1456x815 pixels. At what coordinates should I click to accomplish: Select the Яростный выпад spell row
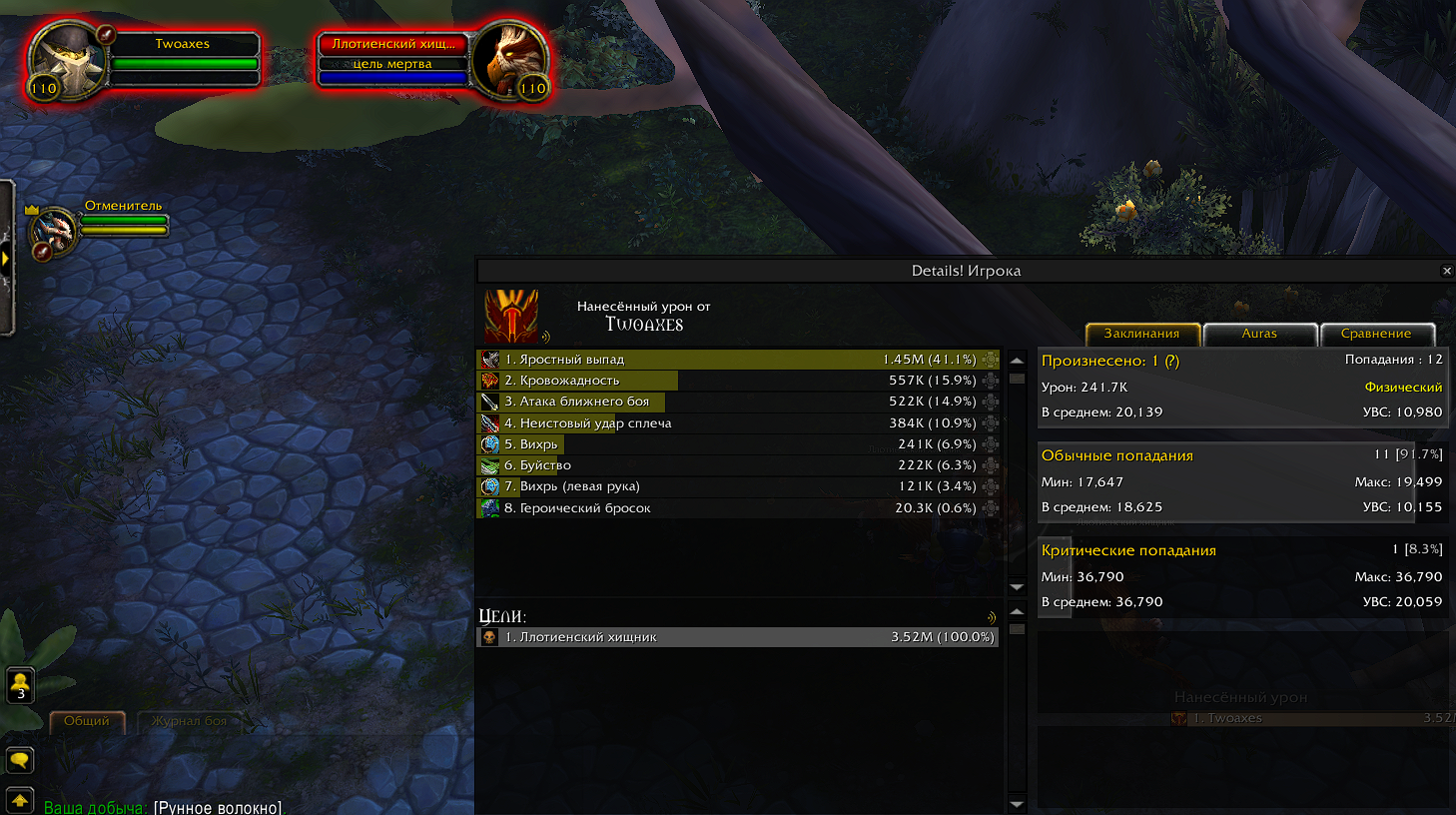tap(737, 360)
